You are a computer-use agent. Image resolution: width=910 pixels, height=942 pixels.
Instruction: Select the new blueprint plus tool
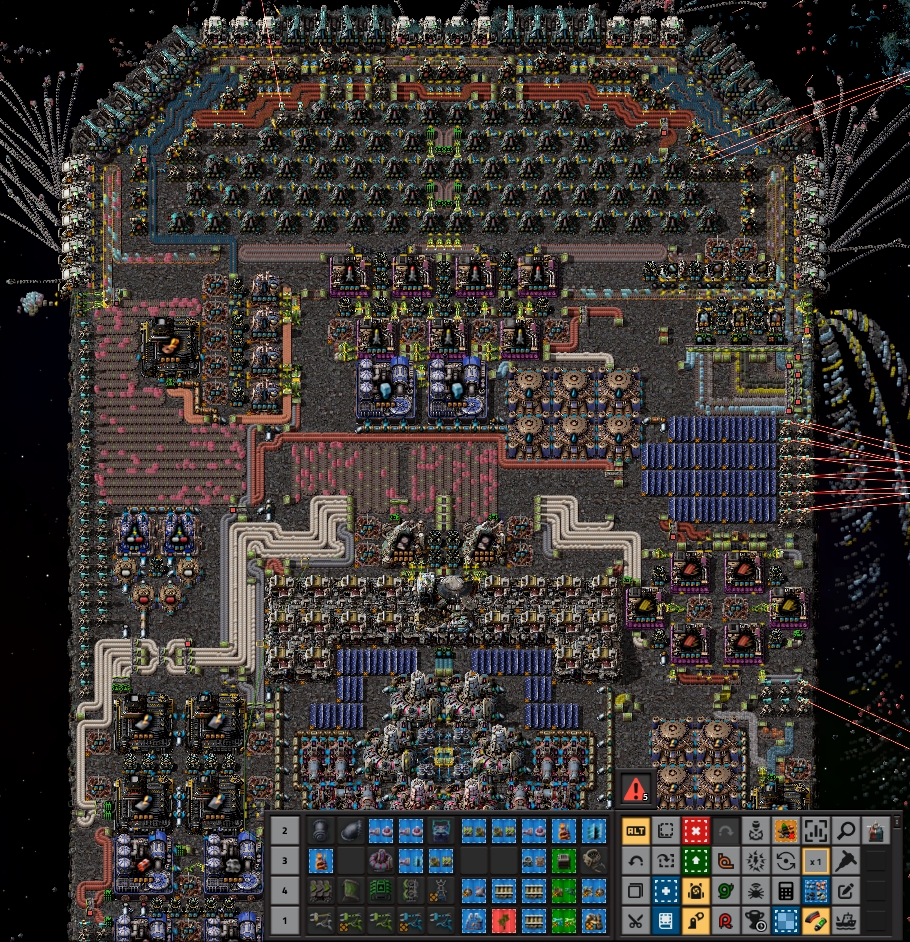(665, 890)
